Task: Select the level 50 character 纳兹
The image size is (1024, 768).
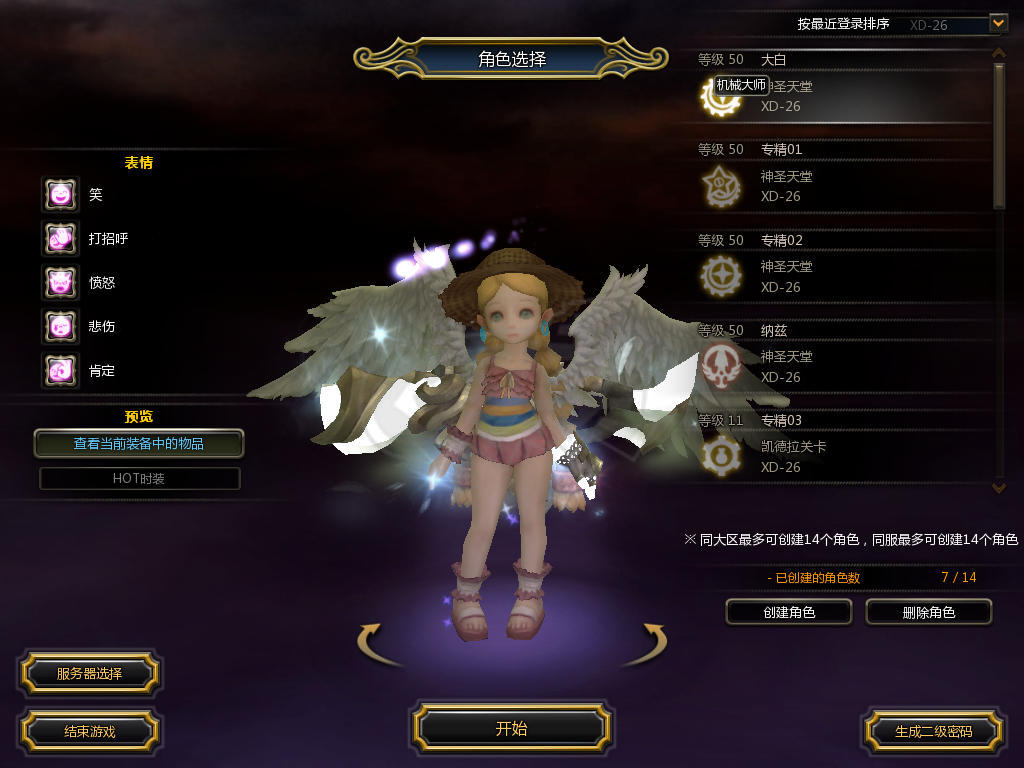Action: click(840, 357)
